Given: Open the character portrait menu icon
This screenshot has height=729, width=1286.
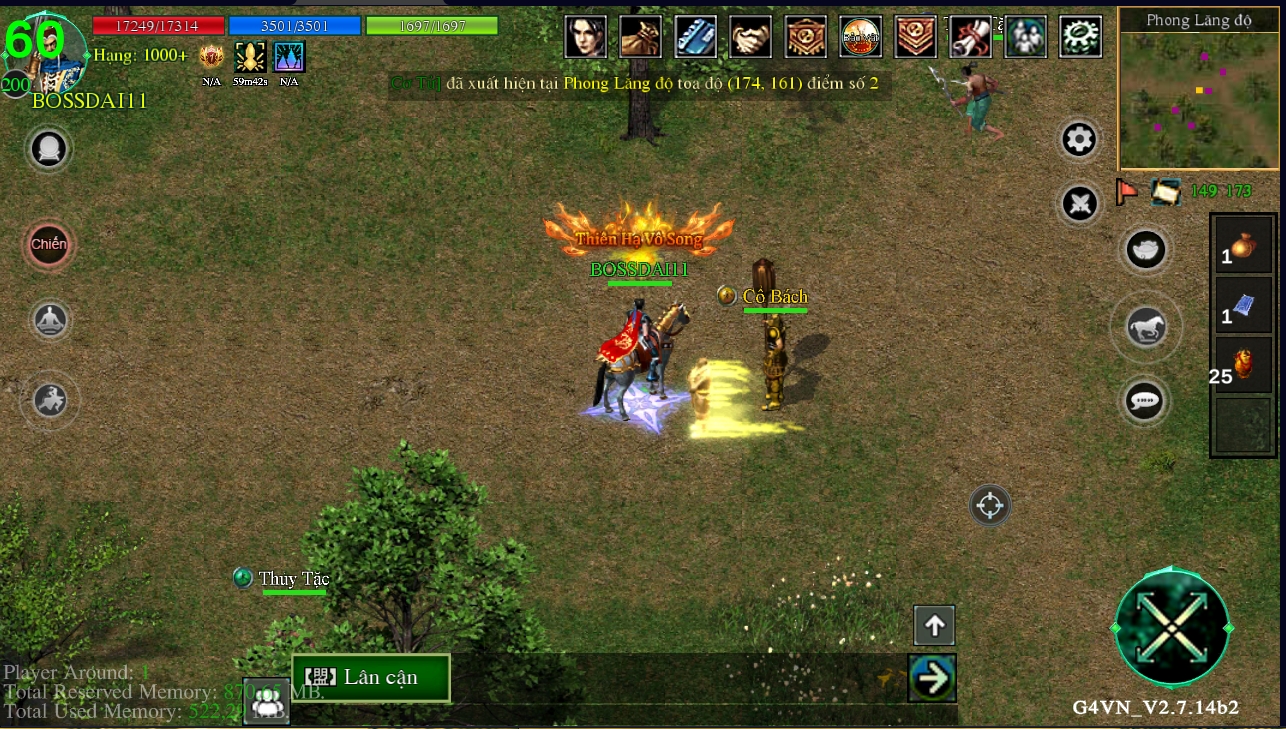Looking at the screenshot, I should coord(586,37).
